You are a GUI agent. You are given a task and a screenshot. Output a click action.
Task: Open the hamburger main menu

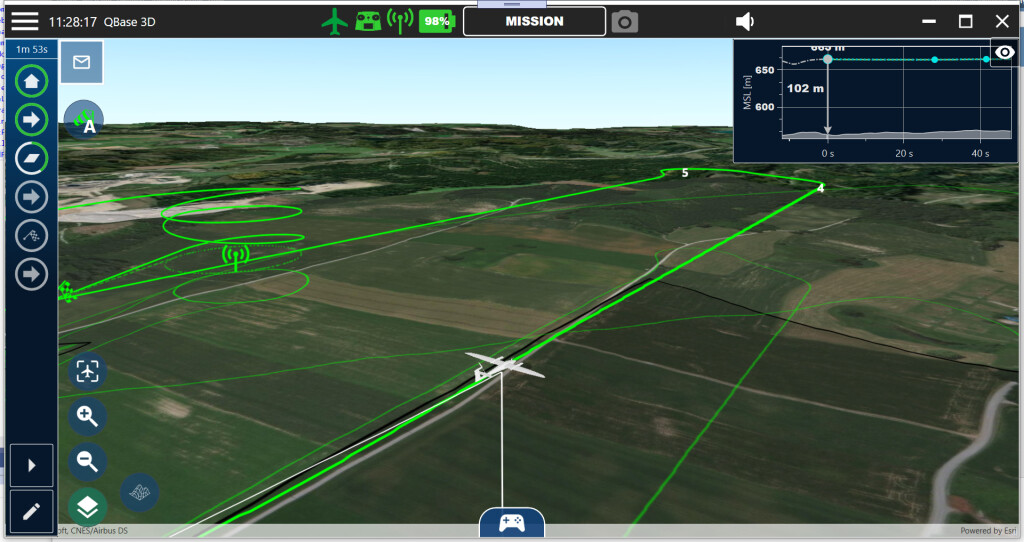click(25, 21)
